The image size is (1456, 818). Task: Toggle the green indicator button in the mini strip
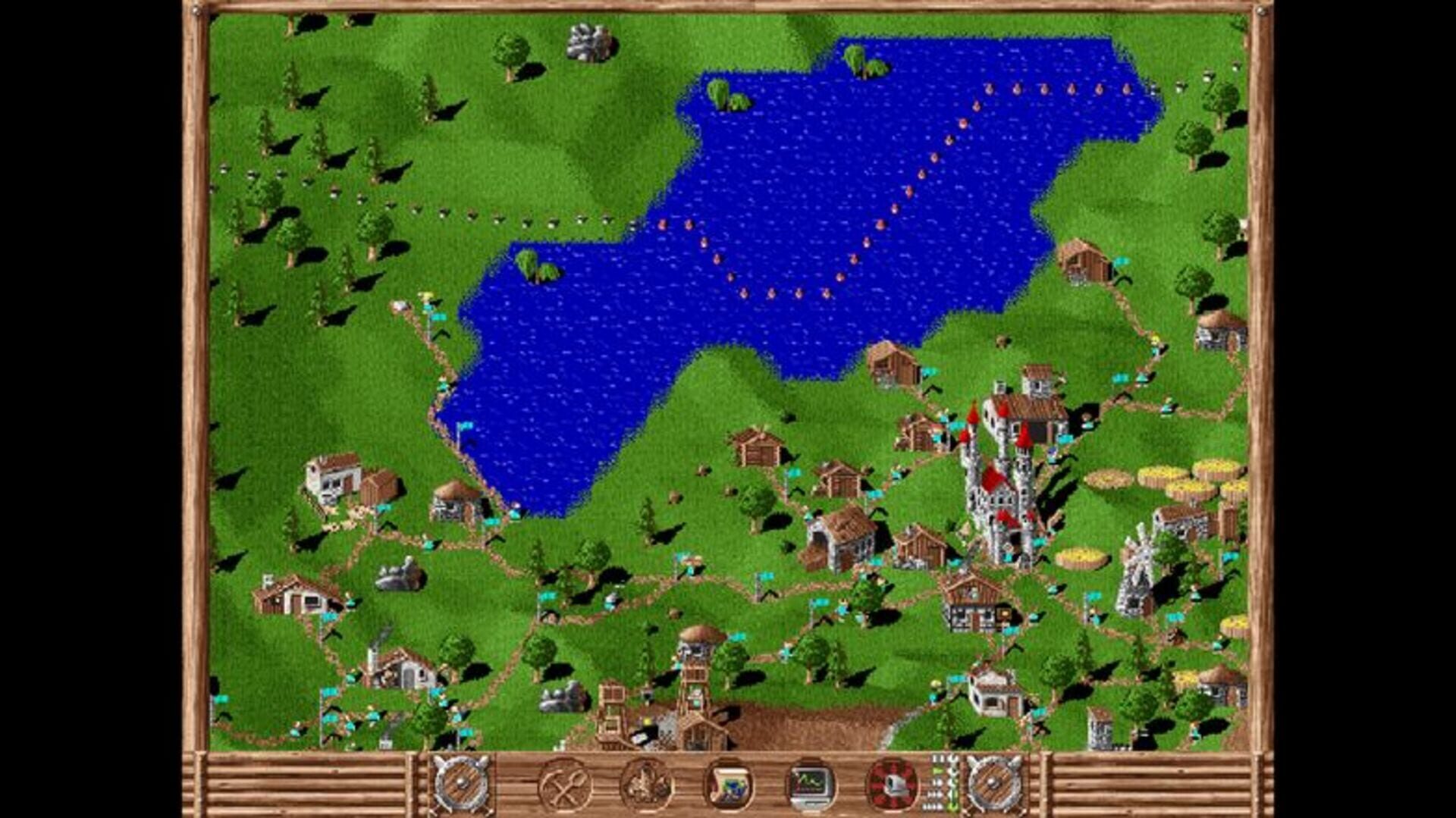[934, 770]
